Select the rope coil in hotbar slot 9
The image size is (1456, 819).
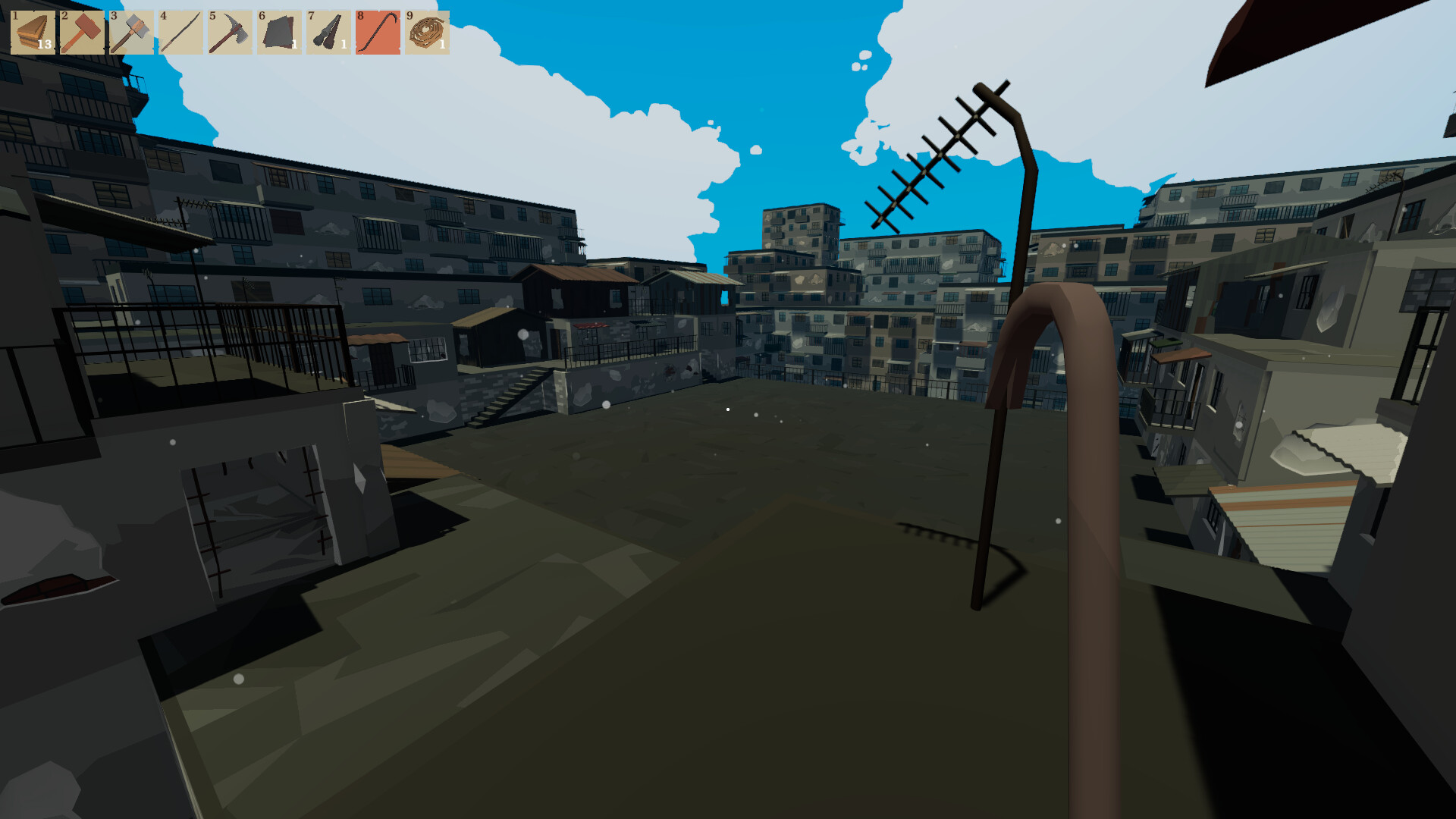(426, 32)
